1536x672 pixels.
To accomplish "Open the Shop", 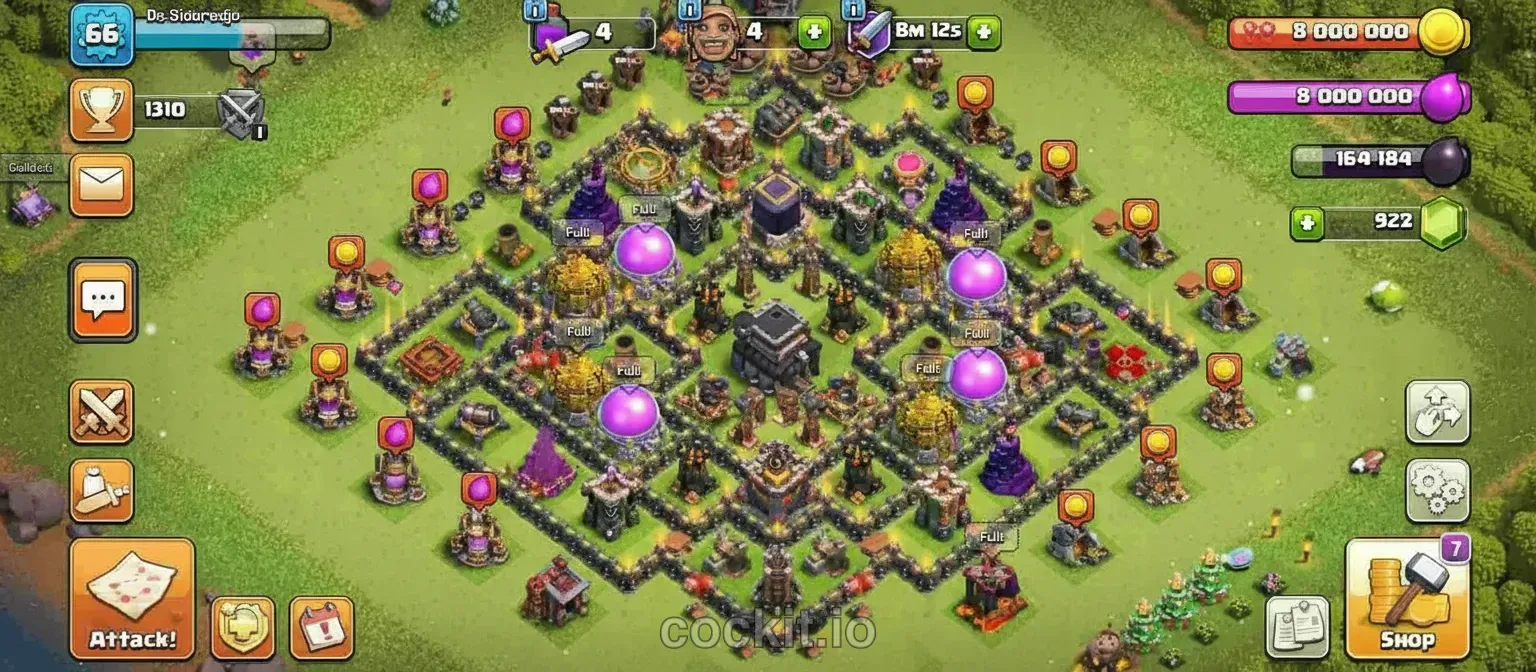I will click(1407, 599).
